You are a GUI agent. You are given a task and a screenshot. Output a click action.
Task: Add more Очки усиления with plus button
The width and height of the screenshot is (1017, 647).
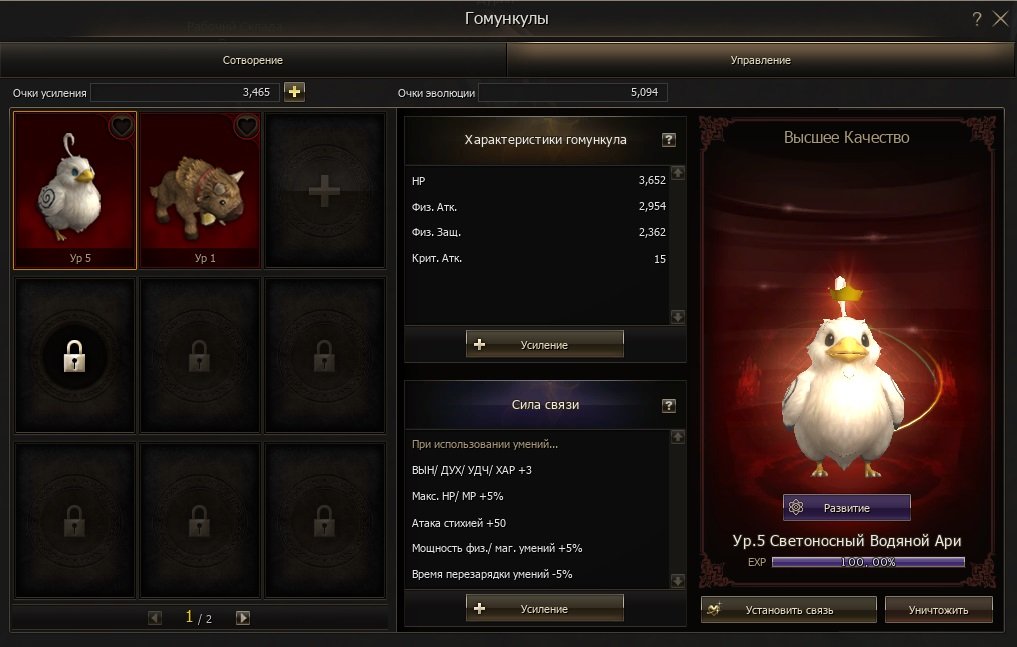[294, 92]
